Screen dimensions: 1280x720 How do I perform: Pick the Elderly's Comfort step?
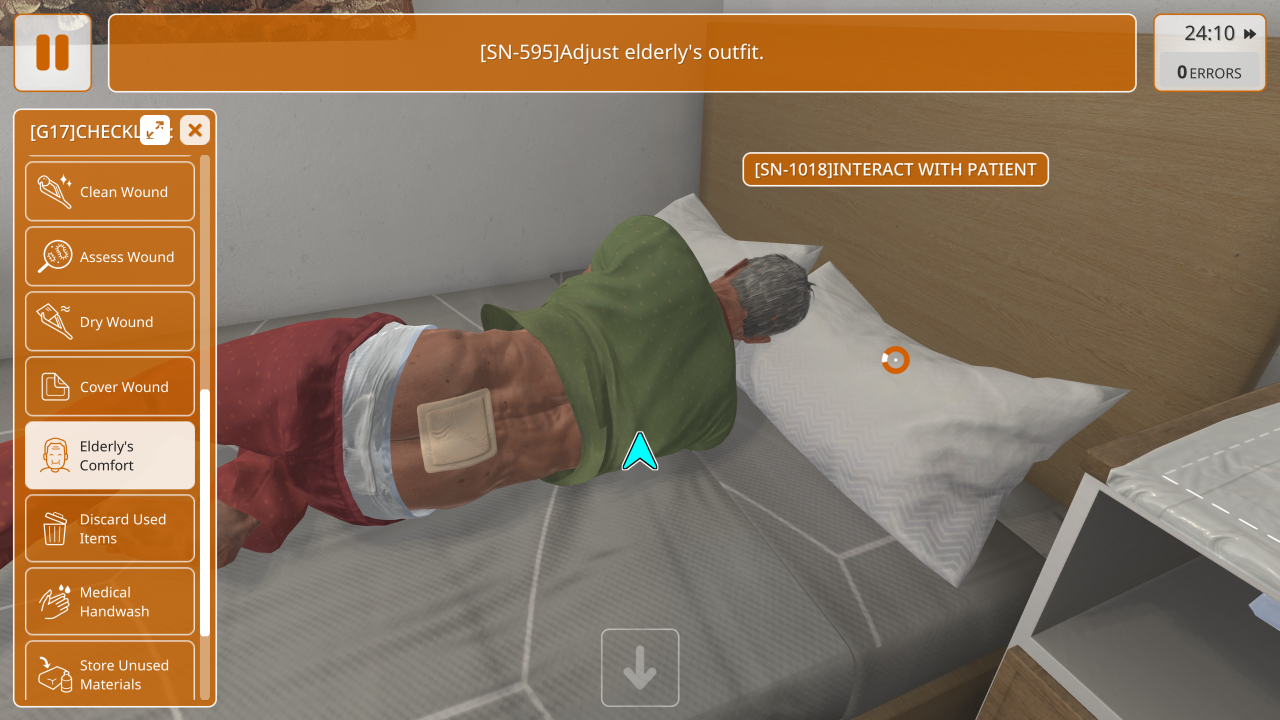110,456
